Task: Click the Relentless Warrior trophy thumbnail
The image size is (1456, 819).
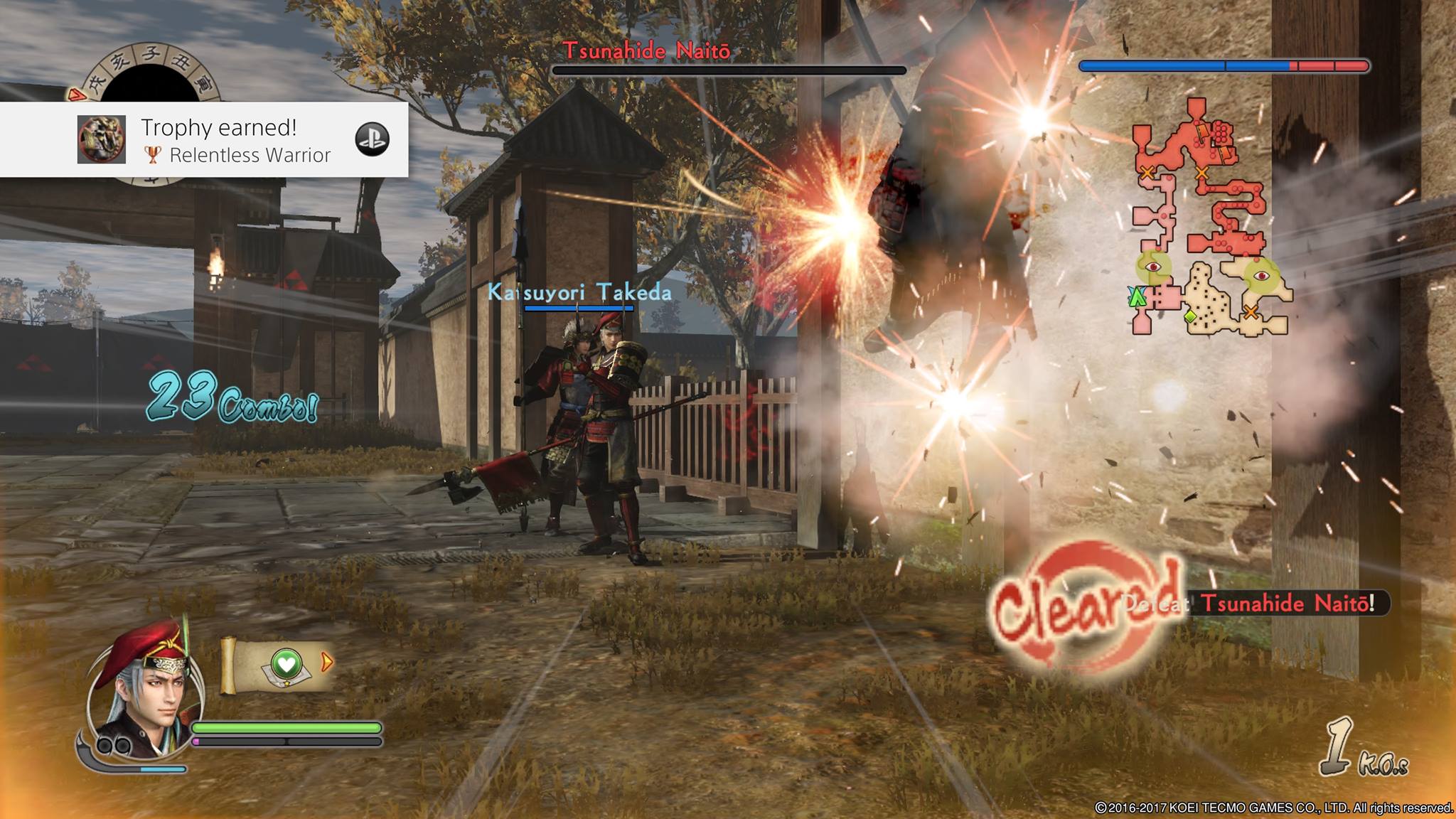Action: 102,139
